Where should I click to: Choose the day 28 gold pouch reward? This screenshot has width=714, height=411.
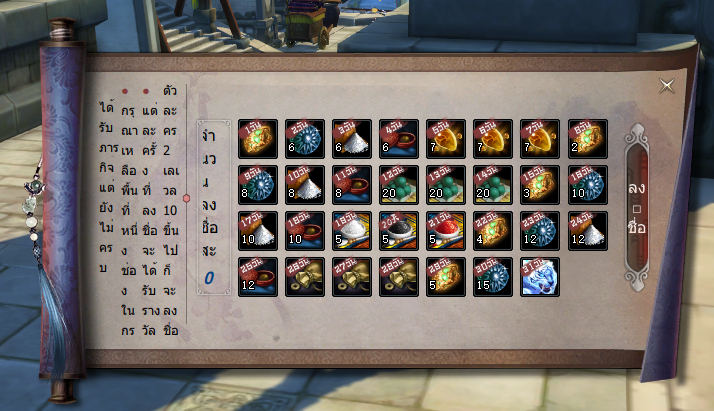(398, 277)
